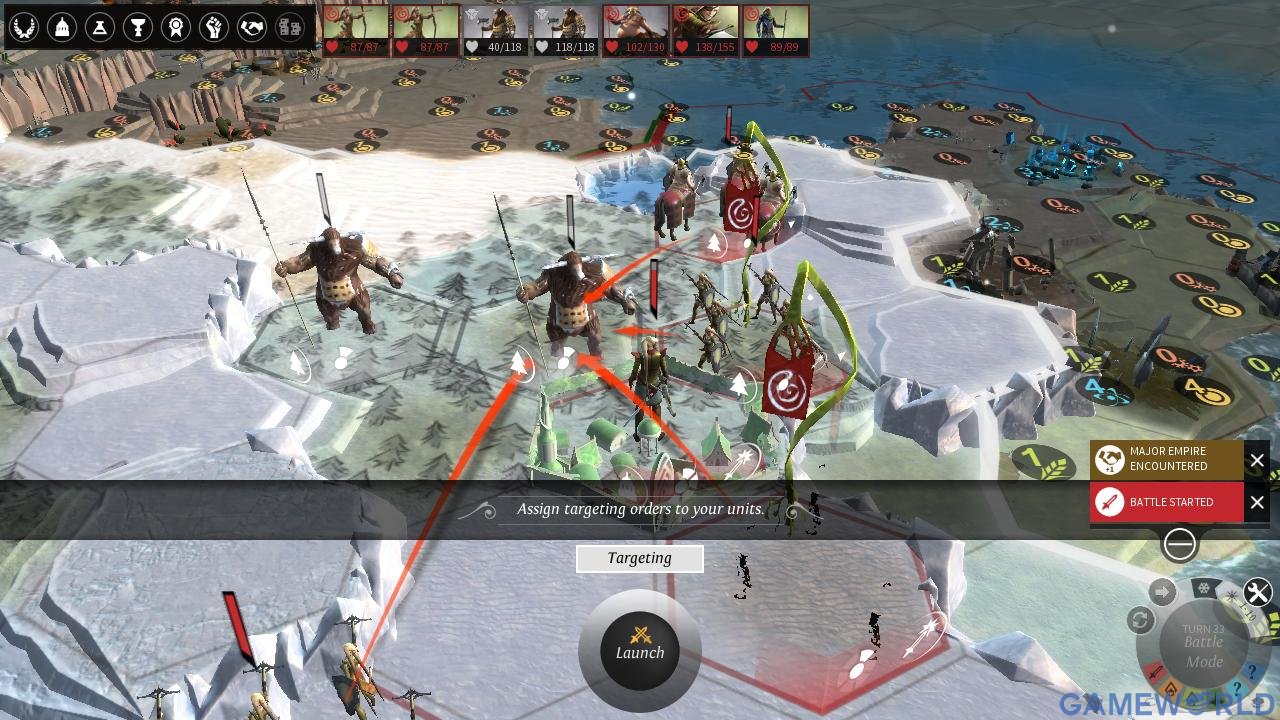
Task: Open the hero ribbon medal screen
Action: [x=176, y=27]
